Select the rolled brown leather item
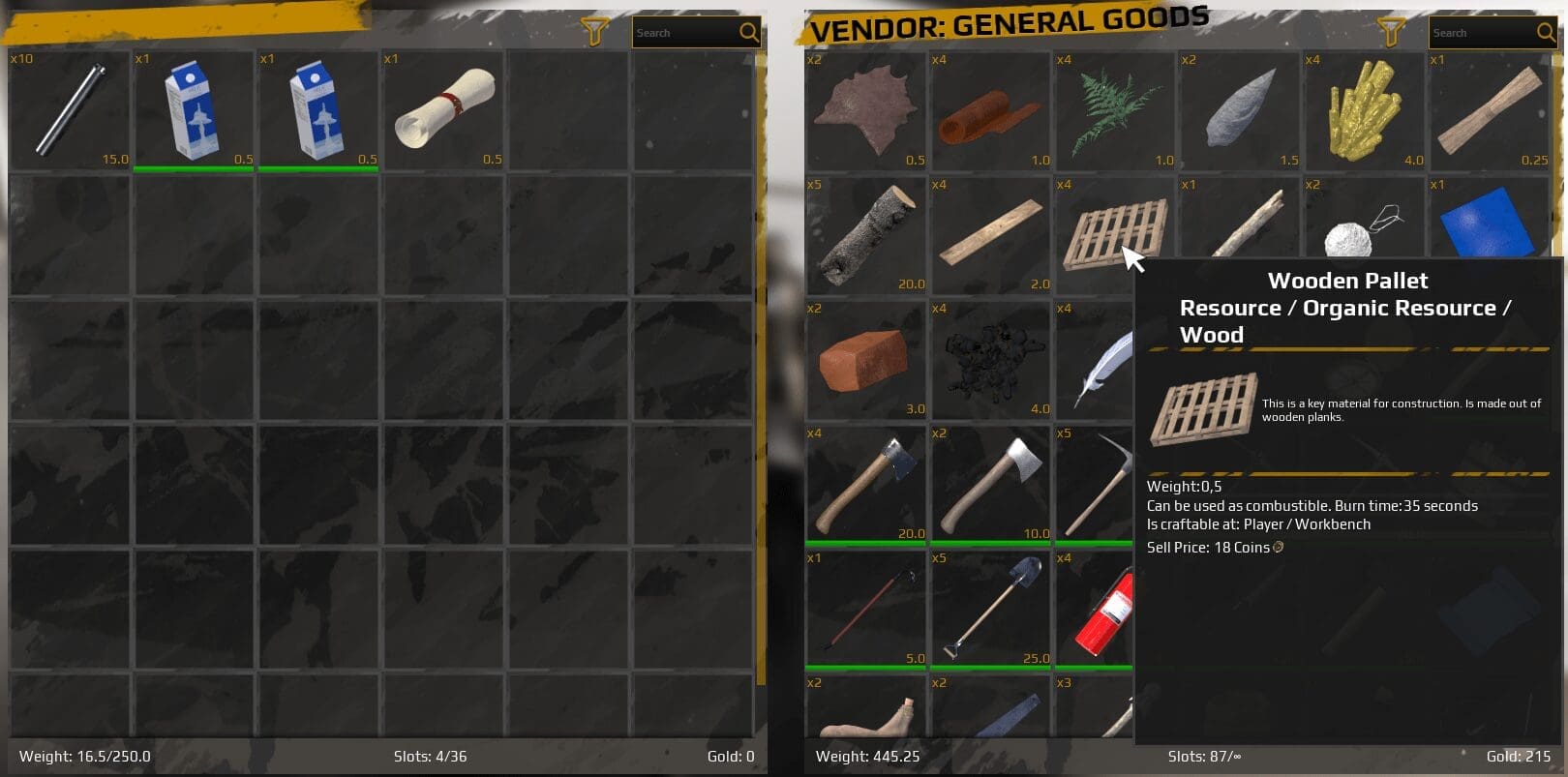The height and width of the screenshot is (777, 1568). [990, 110]
